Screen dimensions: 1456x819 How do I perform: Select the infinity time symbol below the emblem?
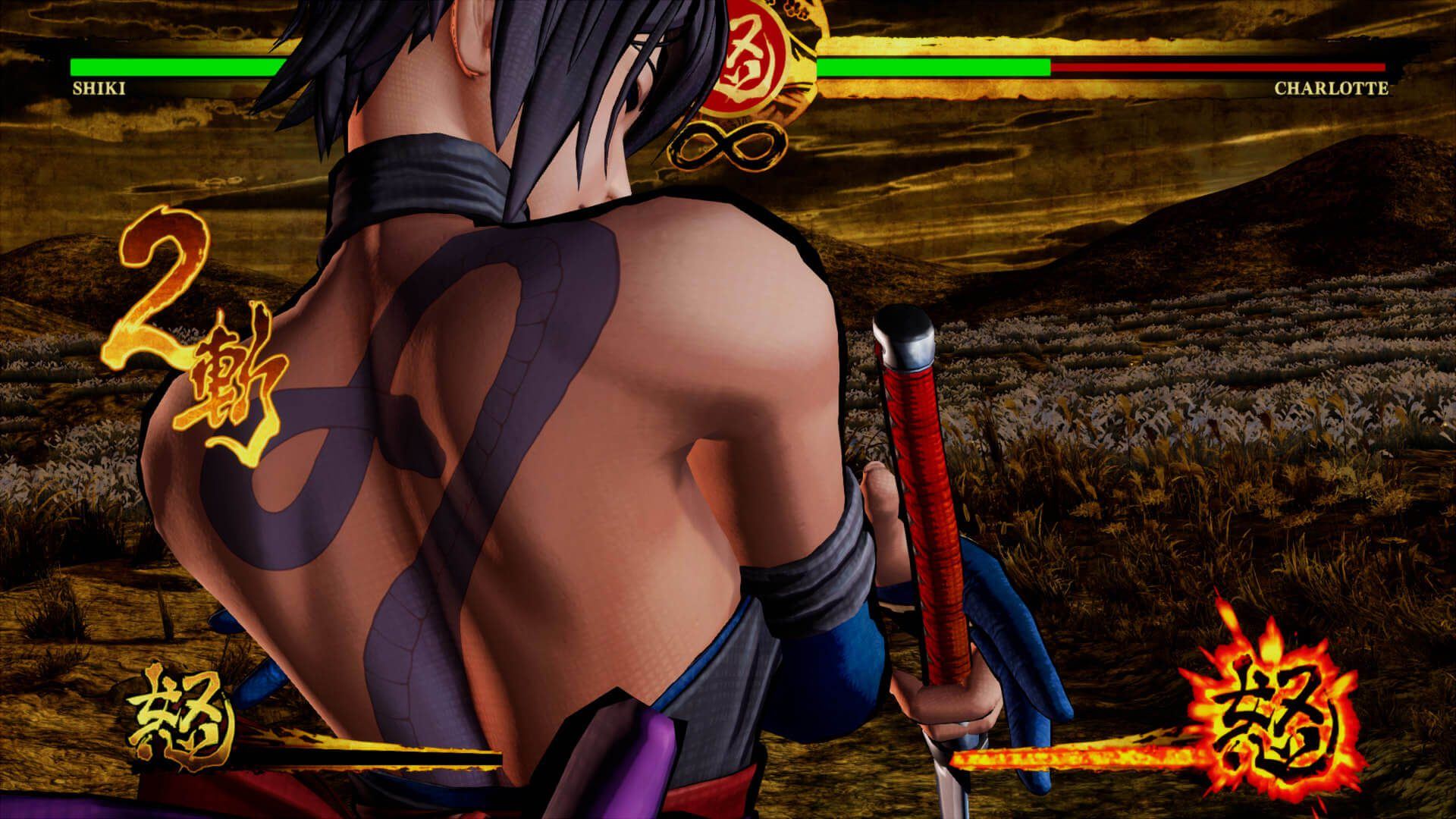click(730, 146)
